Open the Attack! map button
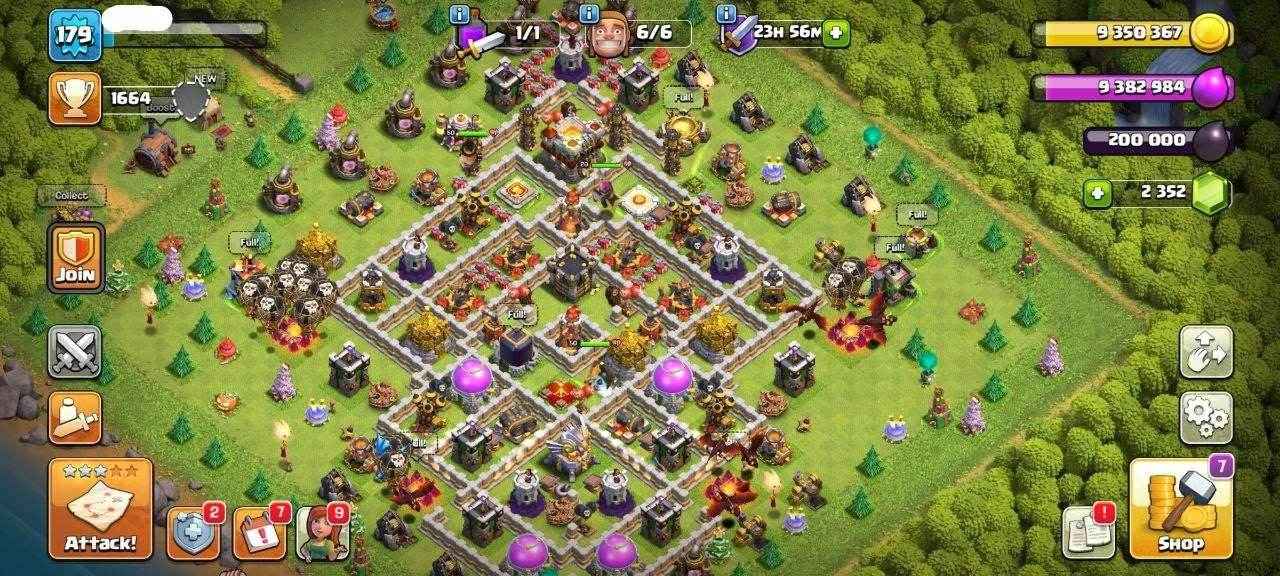The height and width of the screenshot is (576, 1280). 100,508
